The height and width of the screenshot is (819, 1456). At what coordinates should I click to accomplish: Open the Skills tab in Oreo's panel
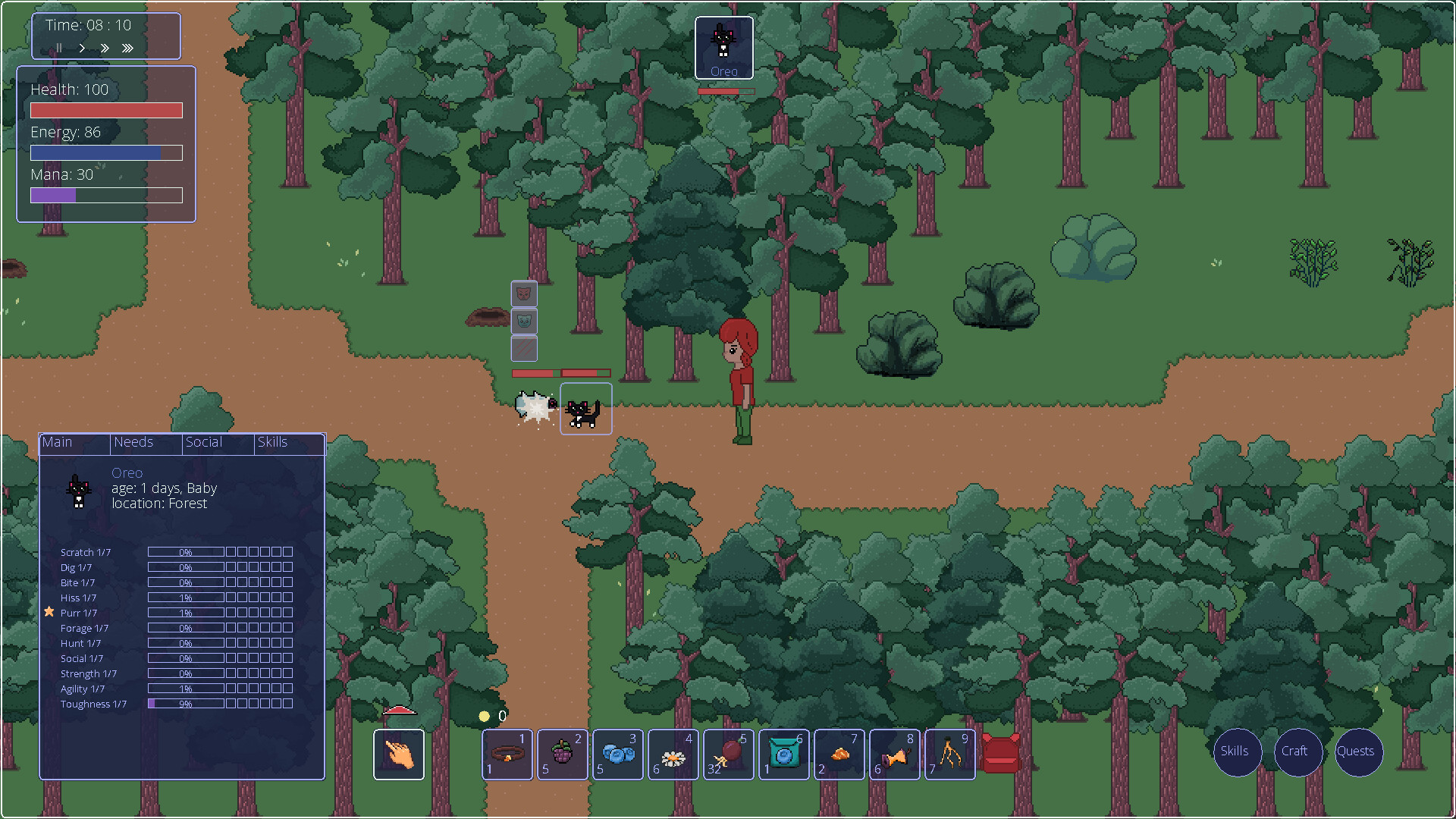(272, 442)
